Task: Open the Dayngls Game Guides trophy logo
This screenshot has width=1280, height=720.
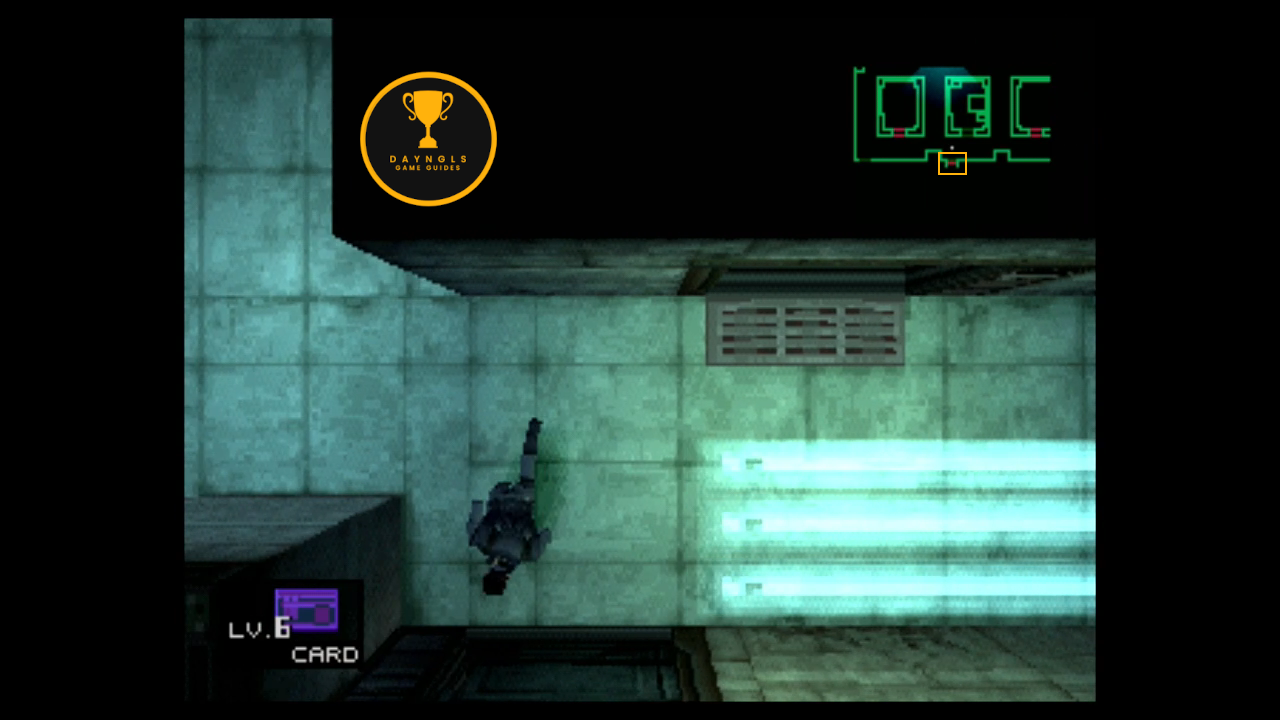Action: tap(428, 139)
